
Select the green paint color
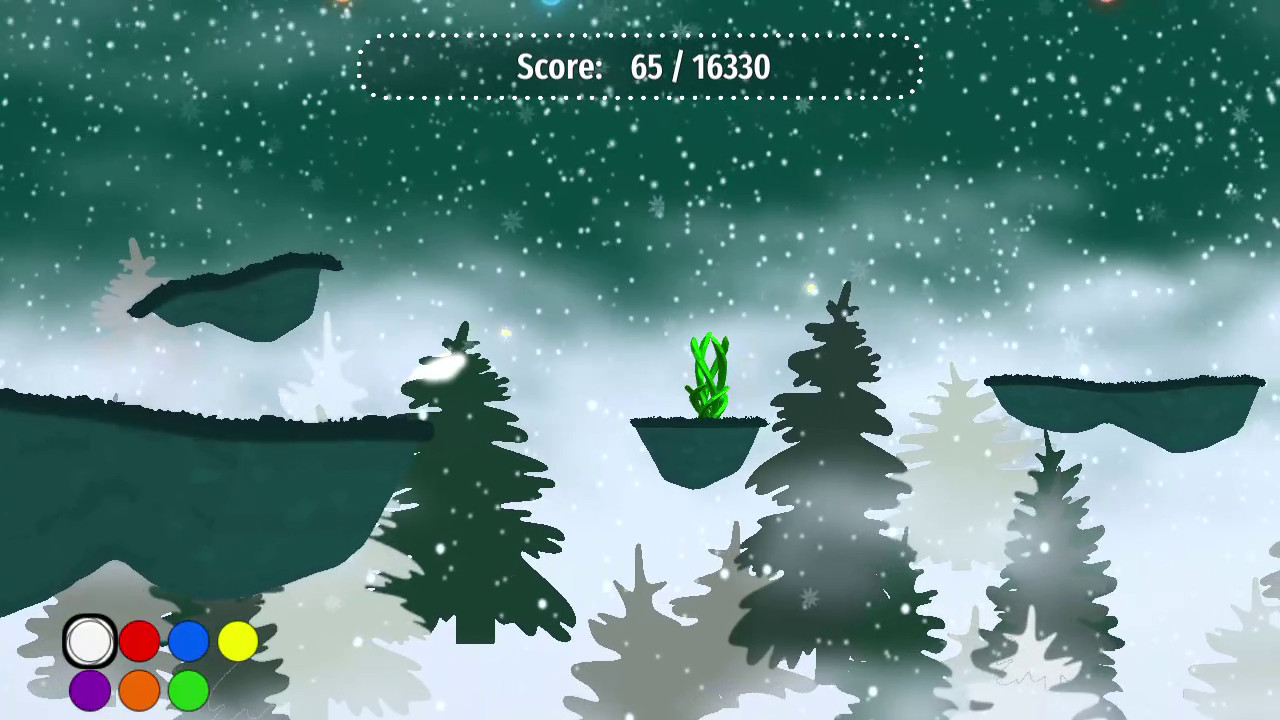[x=188, y=690]
